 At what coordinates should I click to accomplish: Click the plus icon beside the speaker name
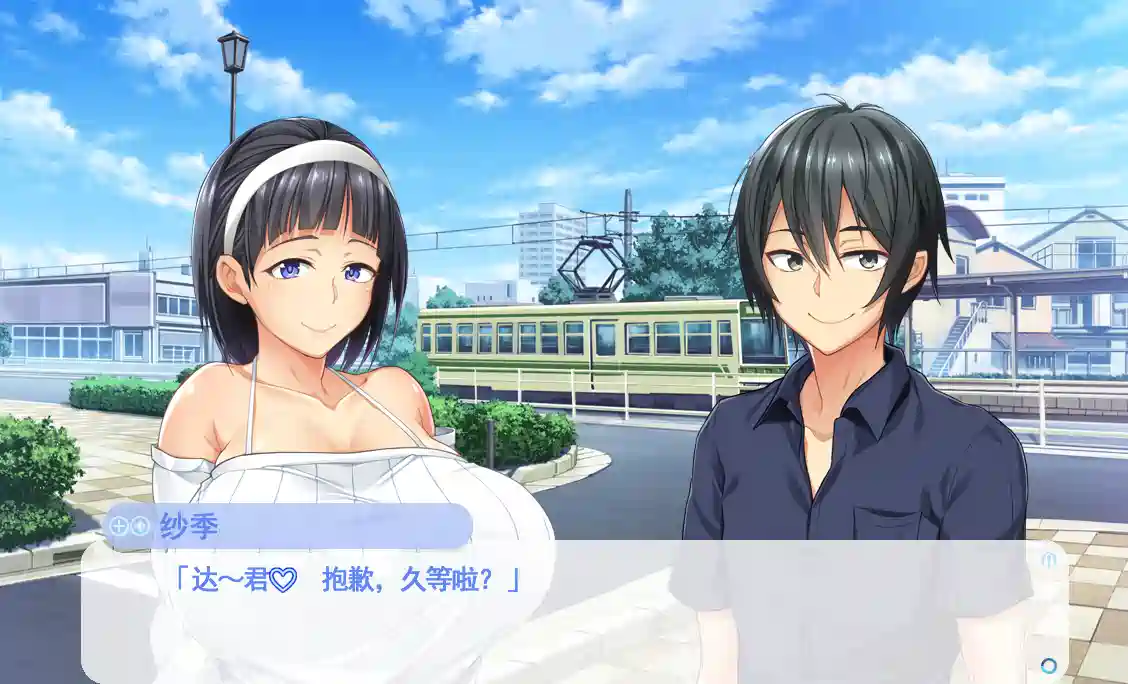pos(118,526)
